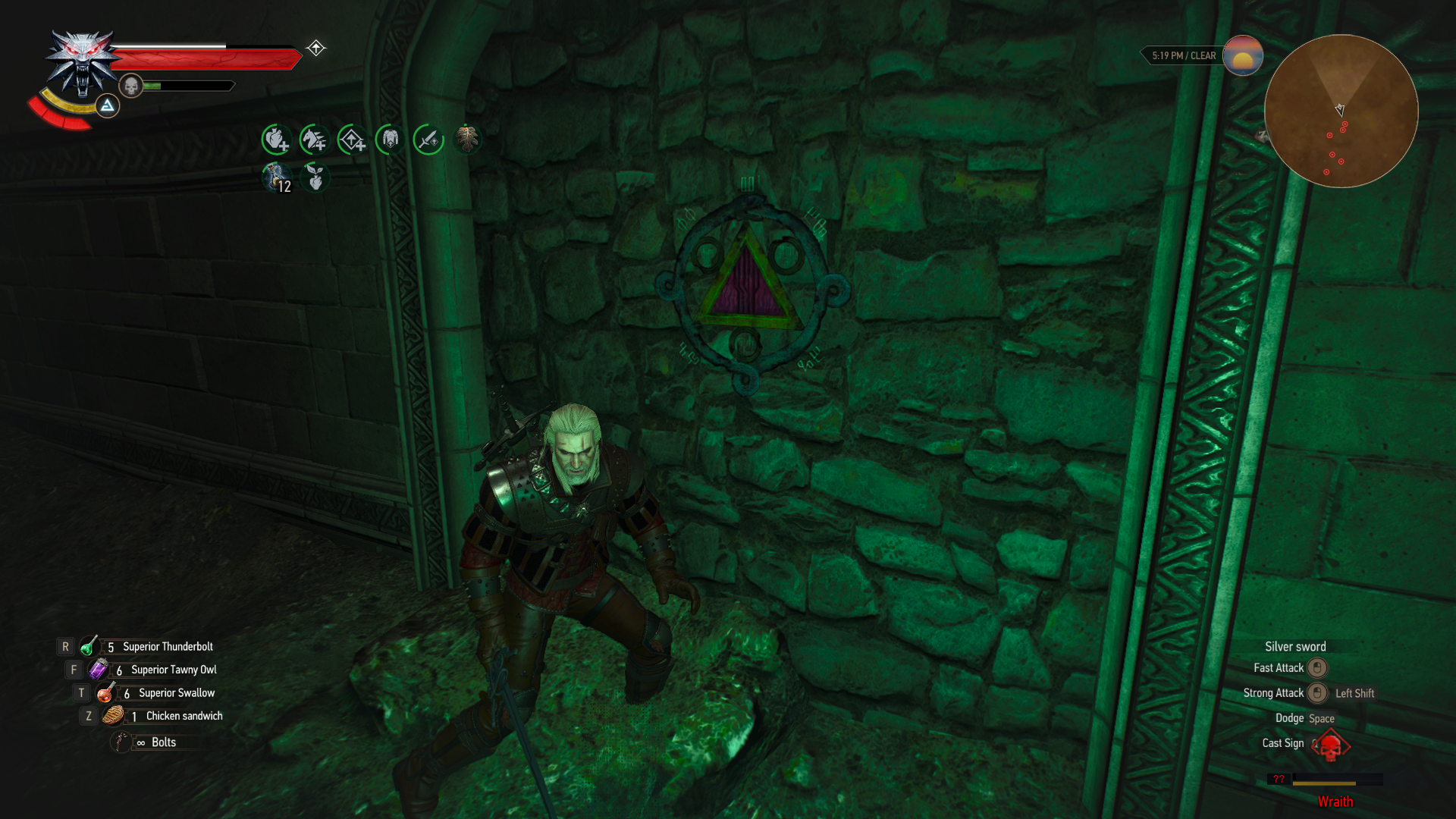This screenshot has height=819, width=1456.
Task: Click the horse stamina buff icon
Action: tap(313, 139)
